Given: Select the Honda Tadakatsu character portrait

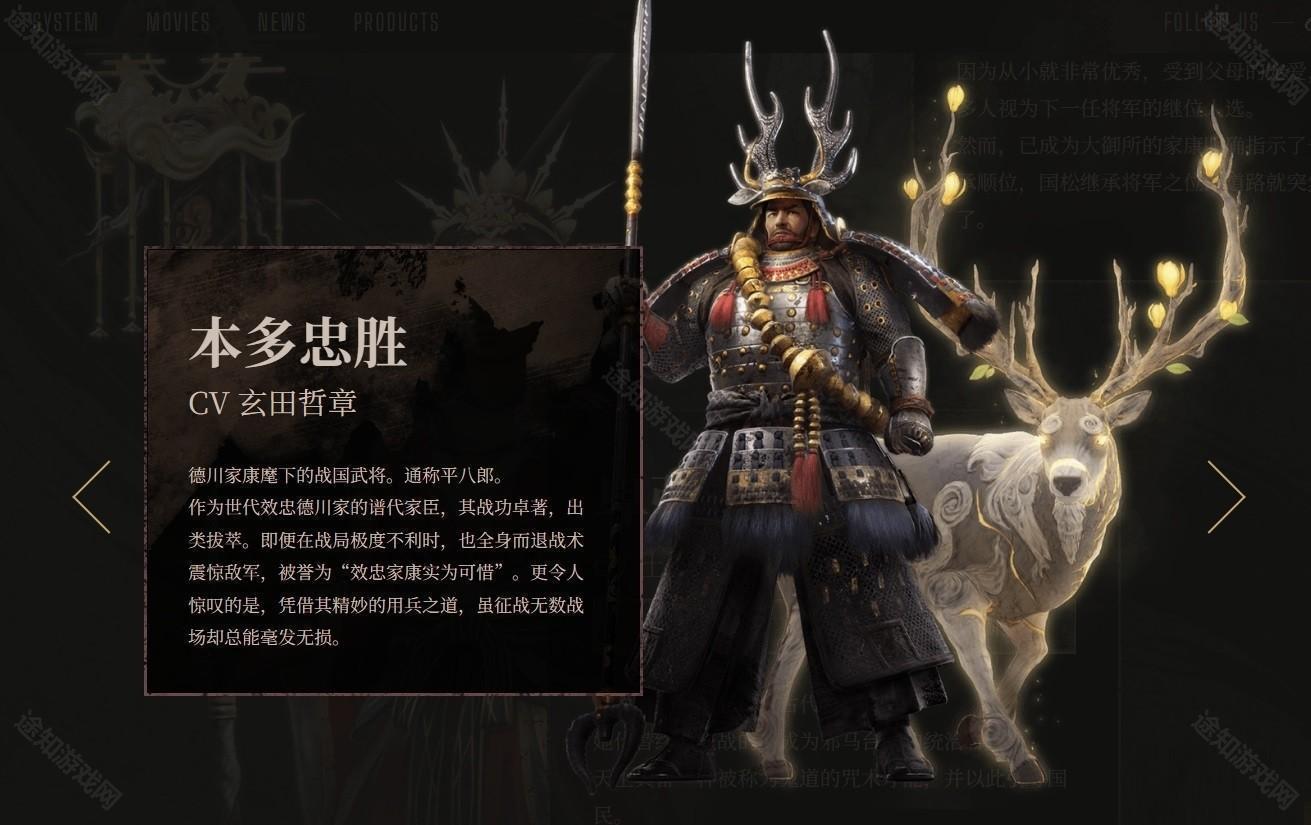Looking at the screenshot, I should point(800,400).
